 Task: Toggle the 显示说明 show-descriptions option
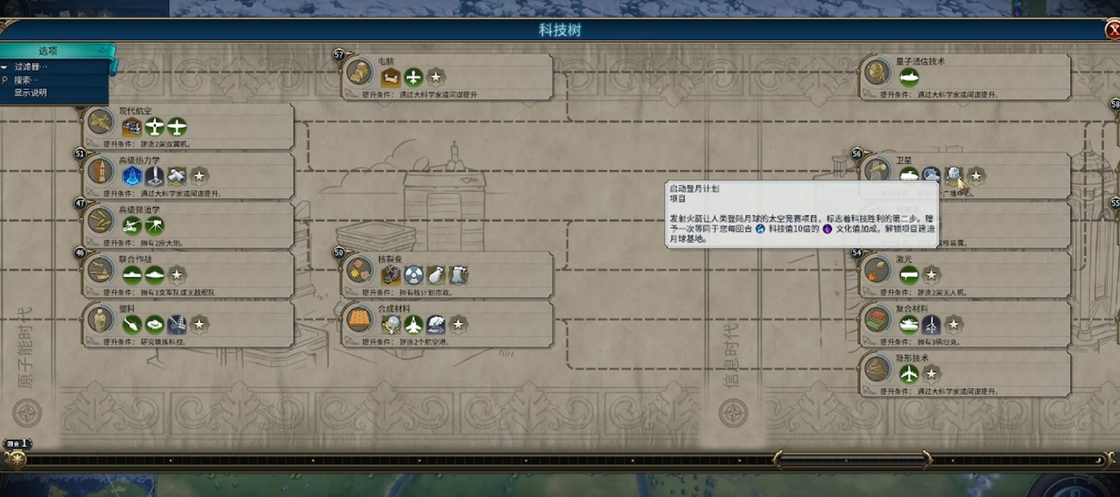(x=30, y=93)
